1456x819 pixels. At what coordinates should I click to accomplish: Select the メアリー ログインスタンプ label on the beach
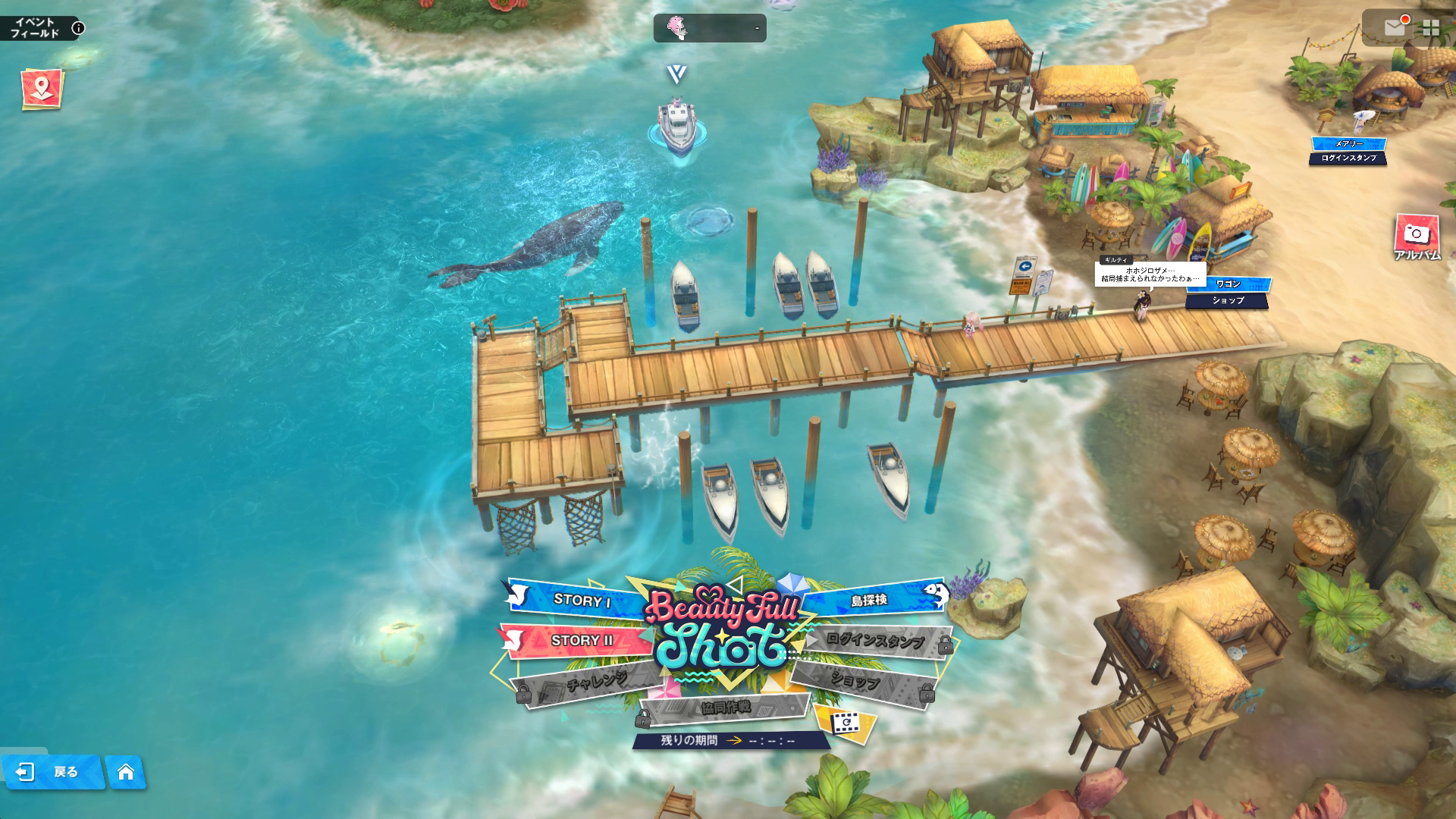(x=1348, y=151)
